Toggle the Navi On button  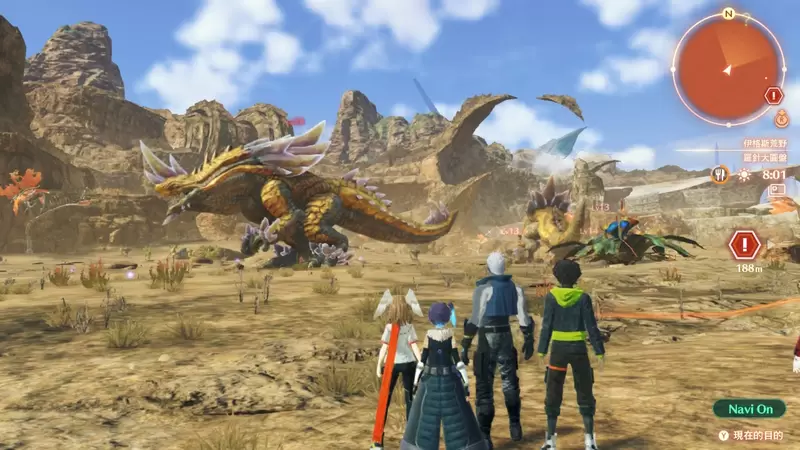pos(749,408)
